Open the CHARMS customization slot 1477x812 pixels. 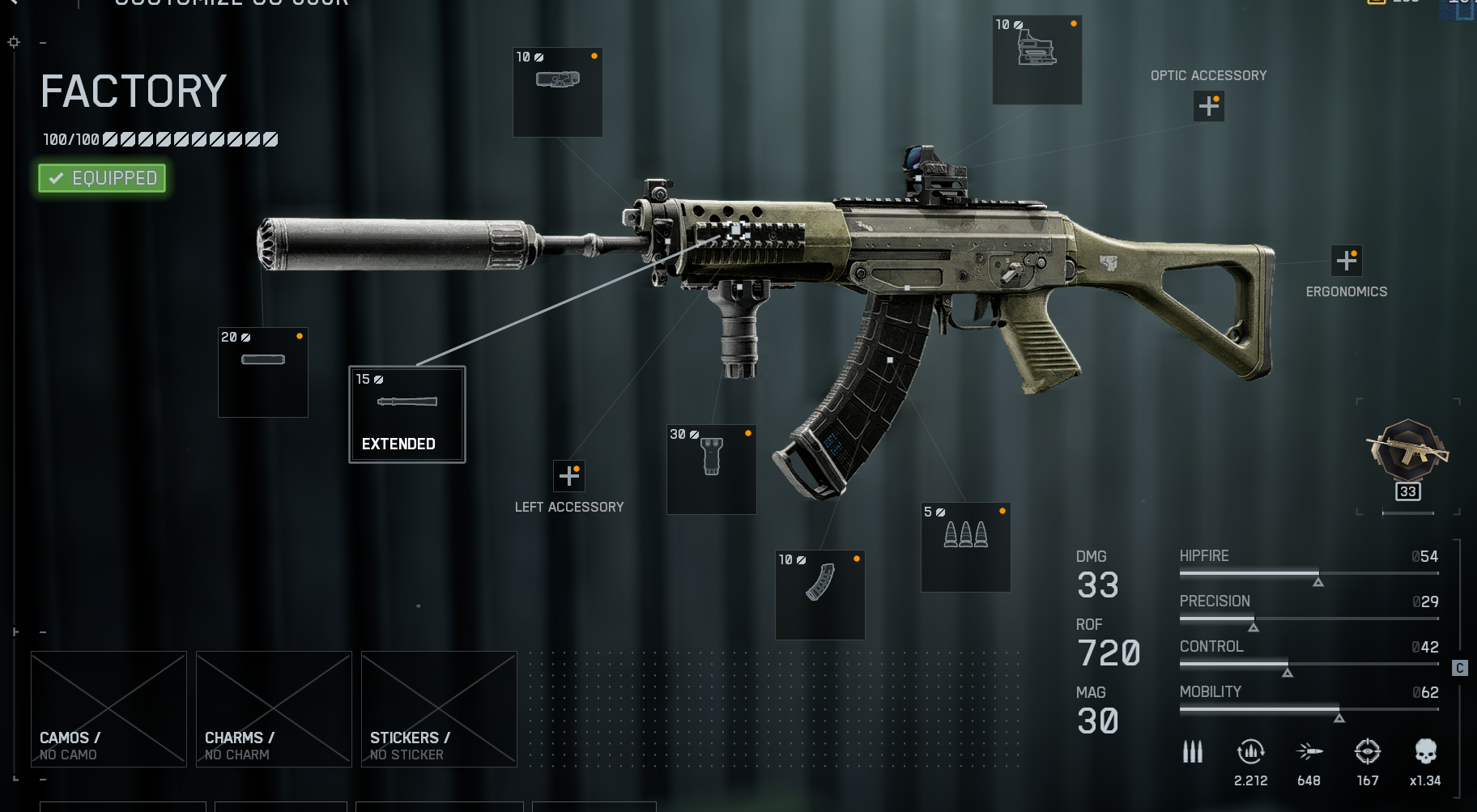[x=273, y=708]
